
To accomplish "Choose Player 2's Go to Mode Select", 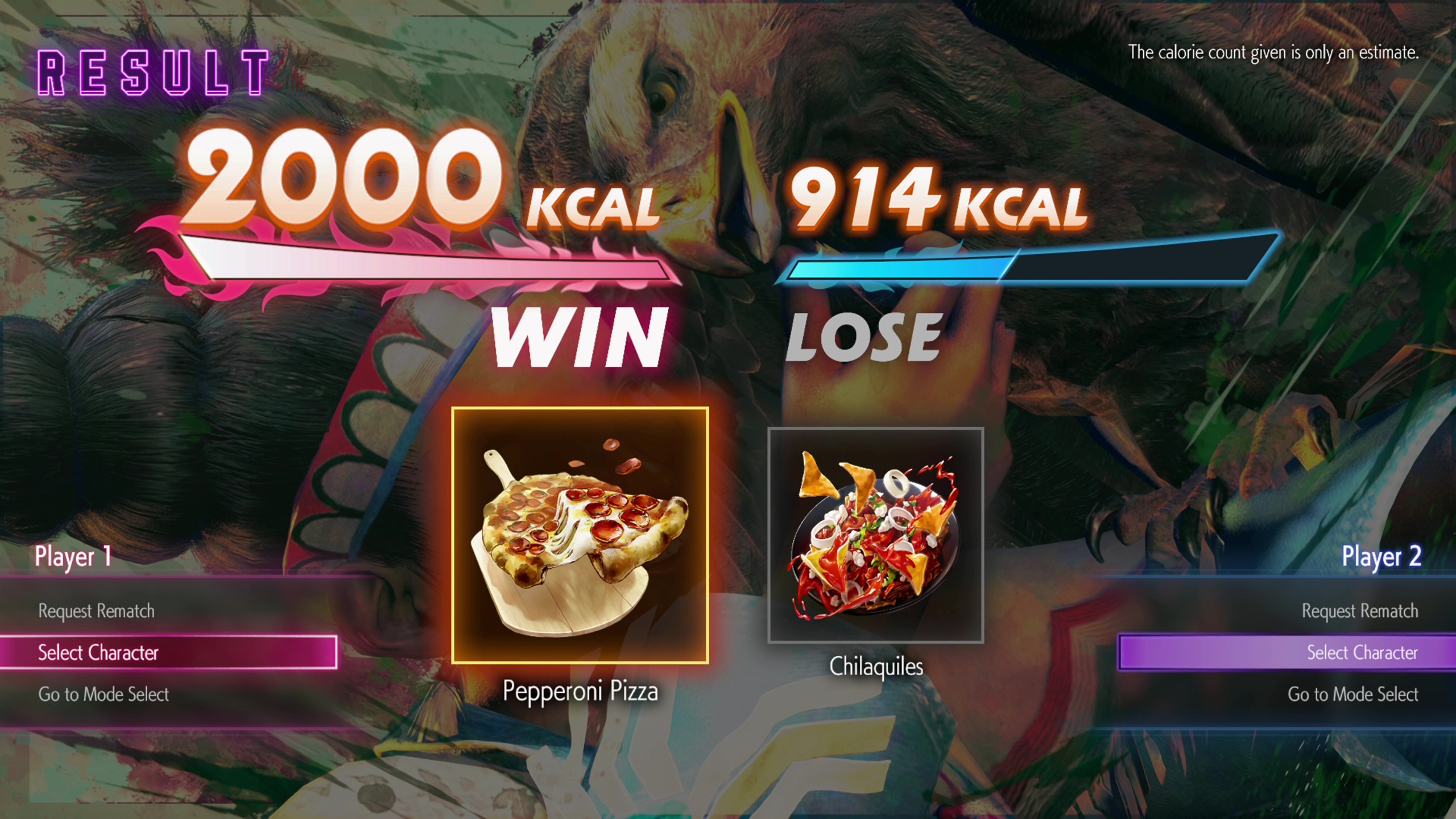I will pyautogui.click(x=1352, y=694).
